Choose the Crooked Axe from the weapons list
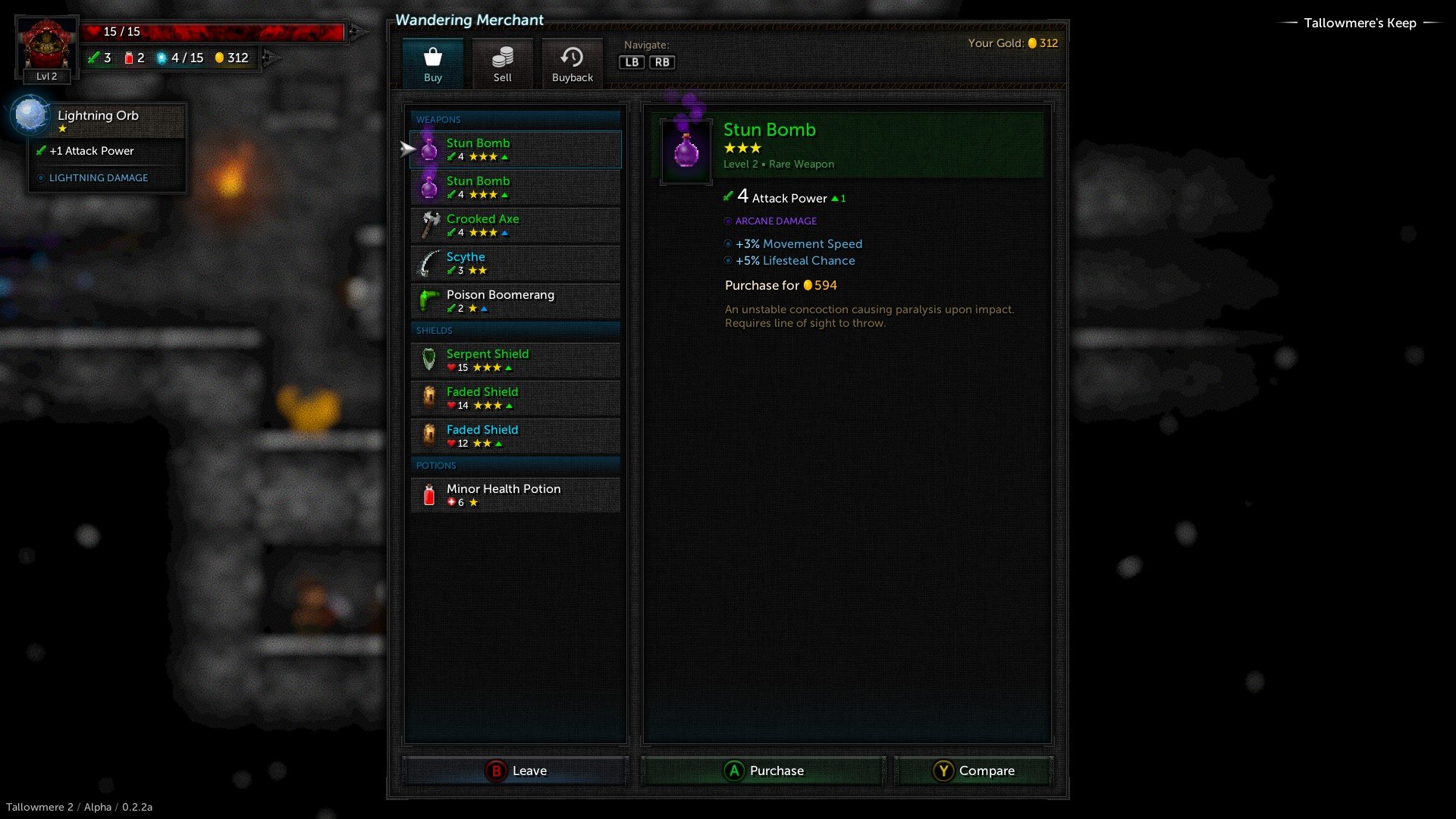 pyautogui.click(x=516, y=225)
